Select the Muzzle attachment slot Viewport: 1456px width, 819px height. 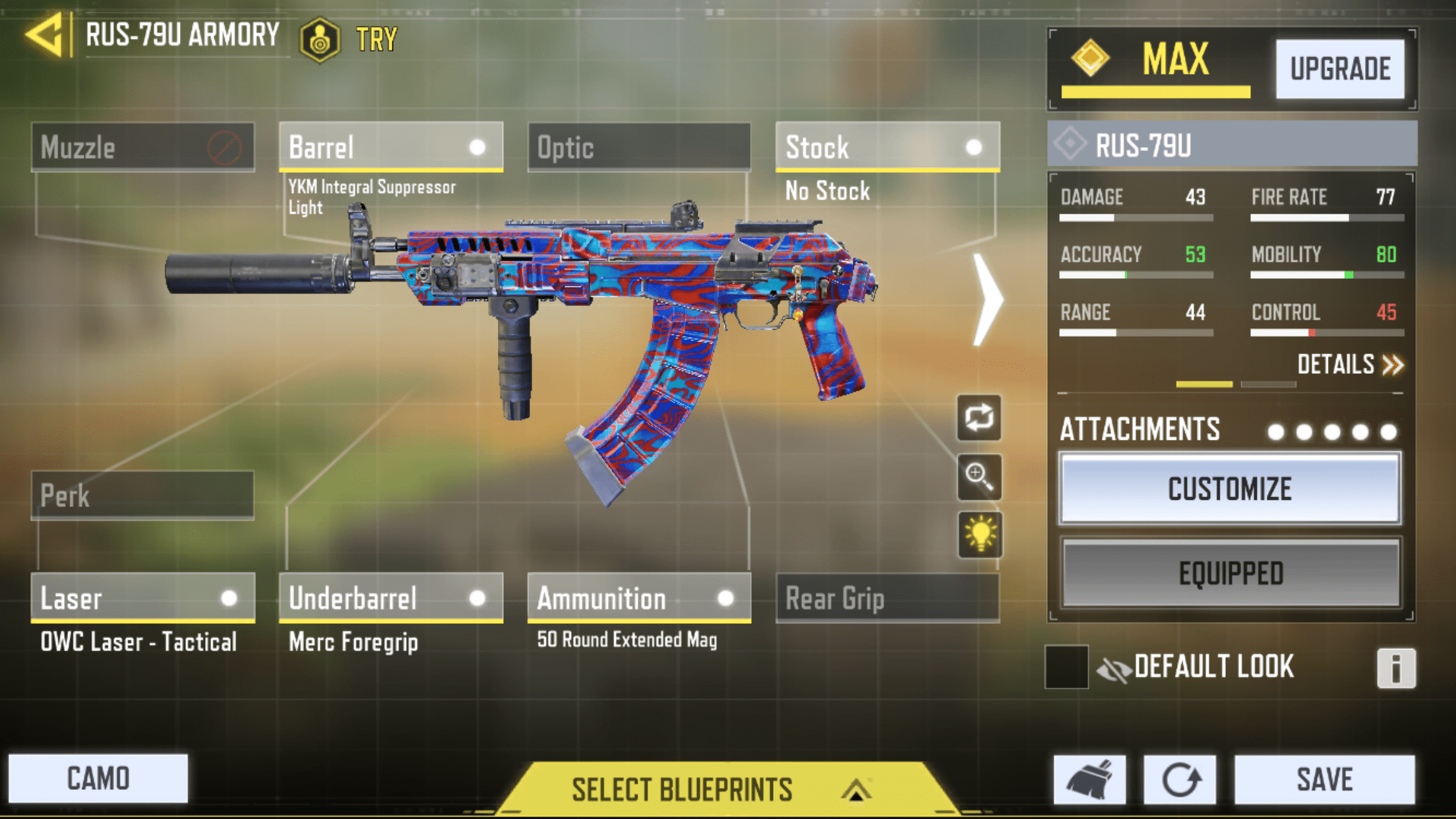click(x=142, y=147)
